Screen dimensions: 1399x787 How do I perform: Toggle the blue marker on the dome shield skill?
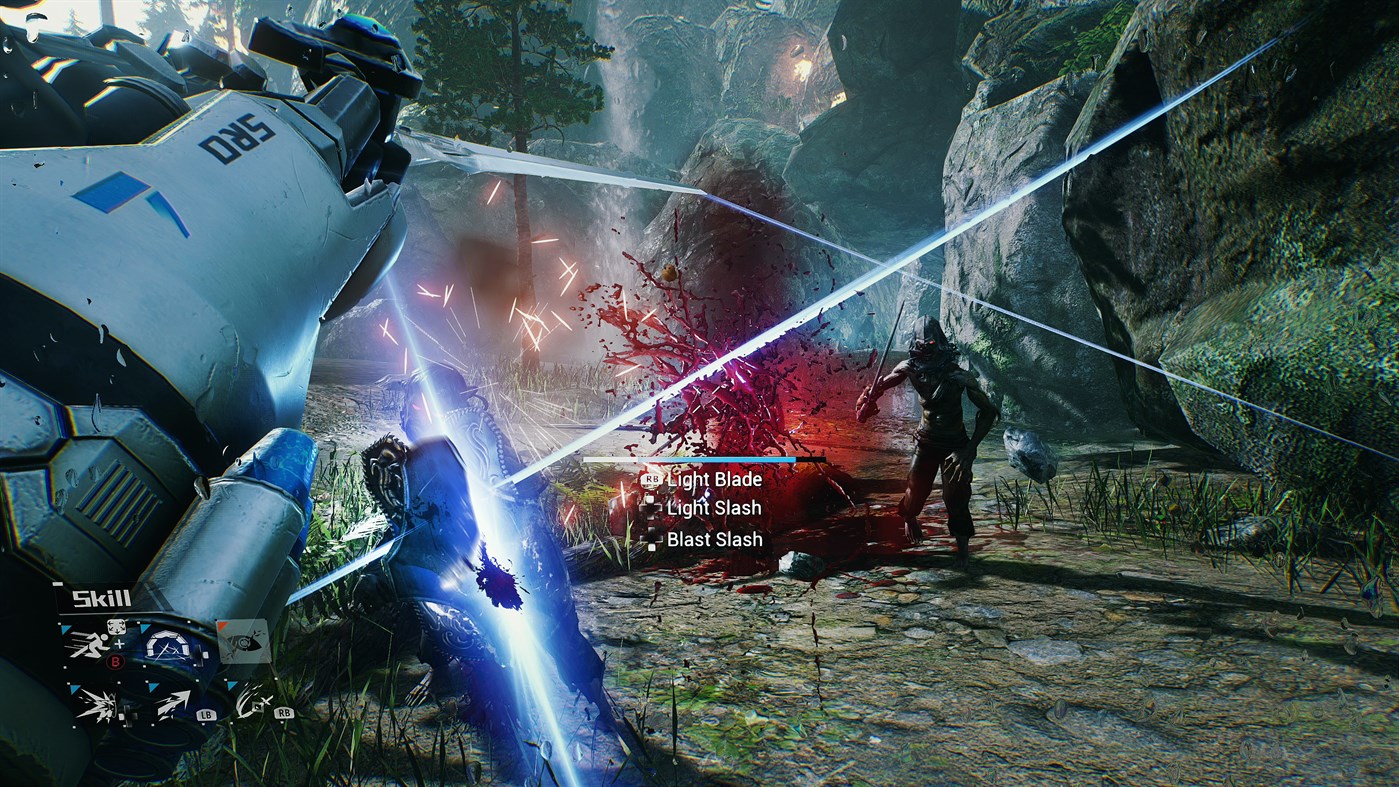pos(145,628)
